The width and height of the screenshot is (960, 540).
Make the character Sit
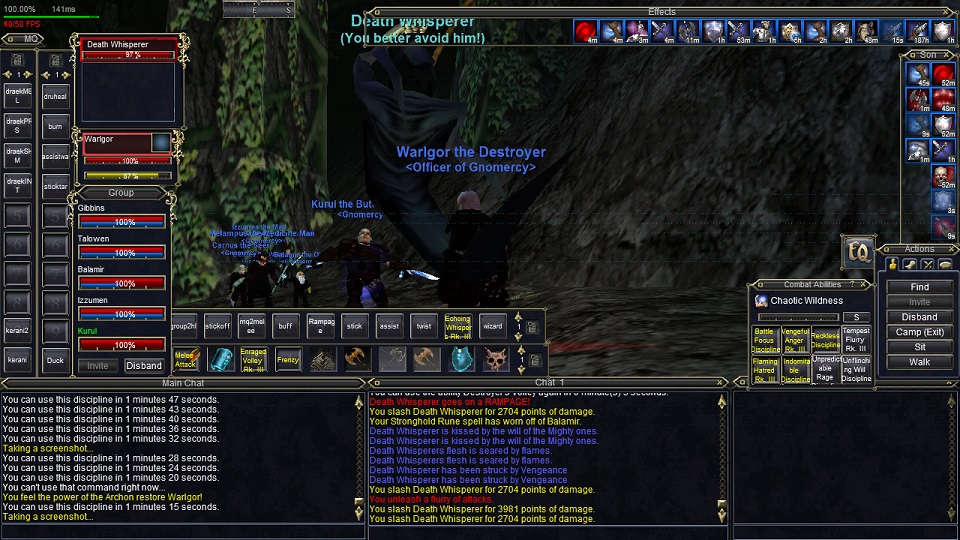pos(919,347)
